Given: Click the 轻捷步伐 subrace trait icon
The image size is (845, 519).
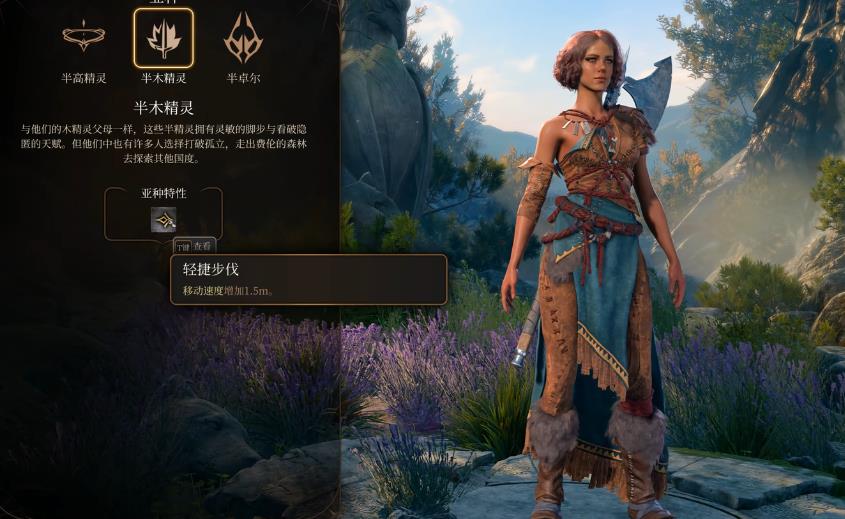Looking at the screenshot, I should tap(163, 219).
